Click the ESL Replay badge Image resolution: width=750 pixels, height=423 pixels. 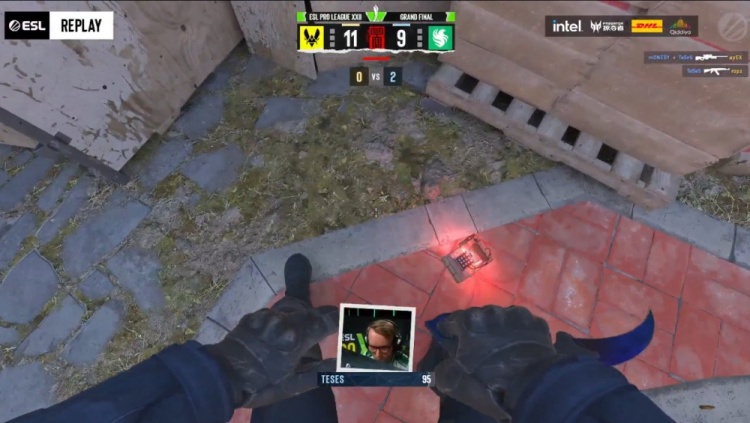[58, 25]
